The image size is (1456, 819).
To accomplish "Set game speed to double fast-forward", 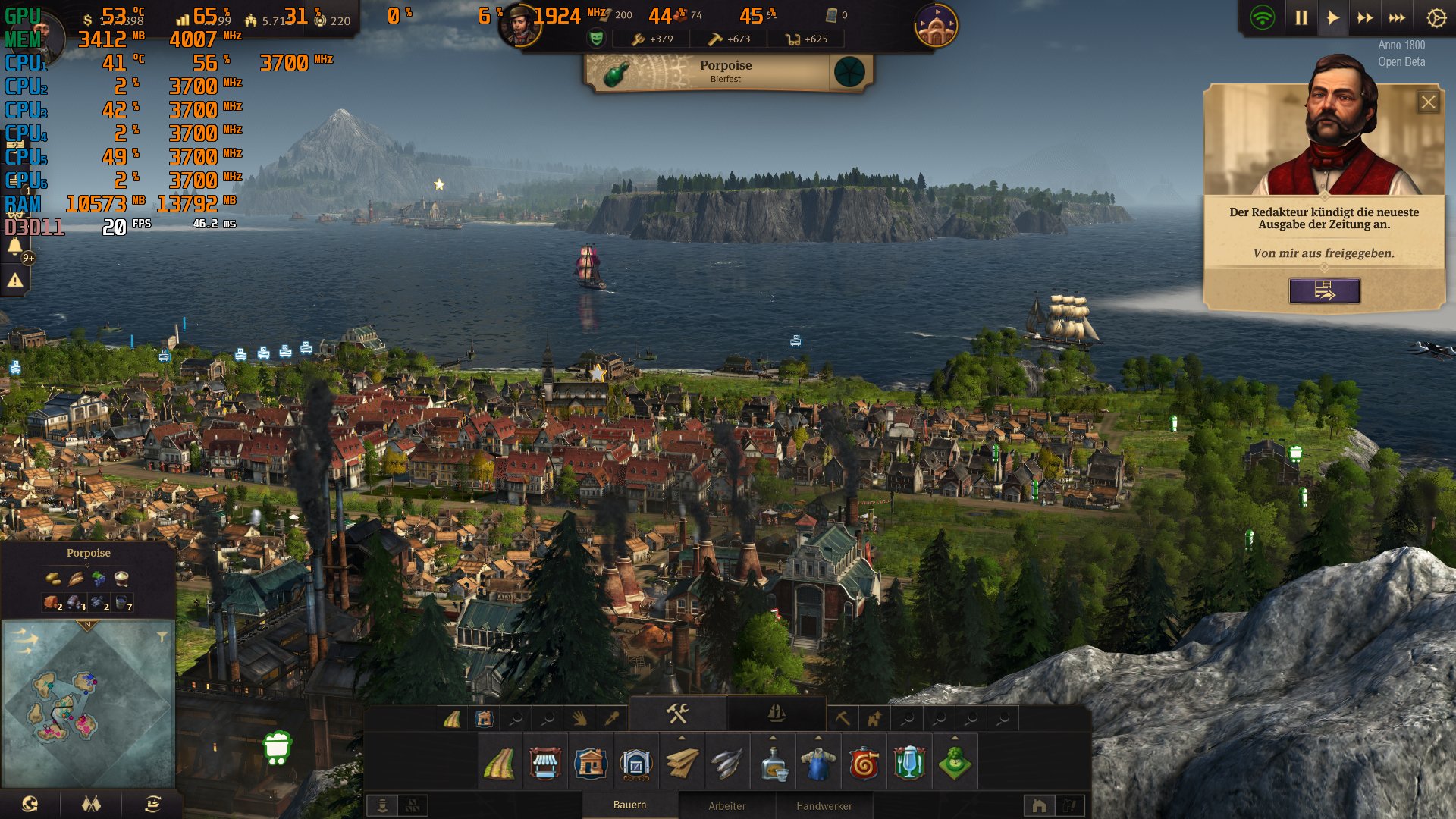I will click(1365, 18).
